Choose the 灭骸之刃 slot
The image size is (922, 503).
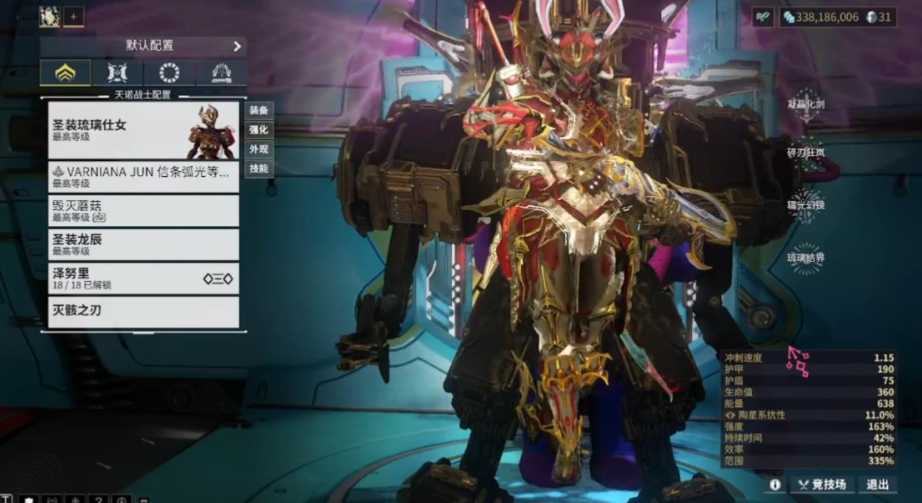(143, 311)
